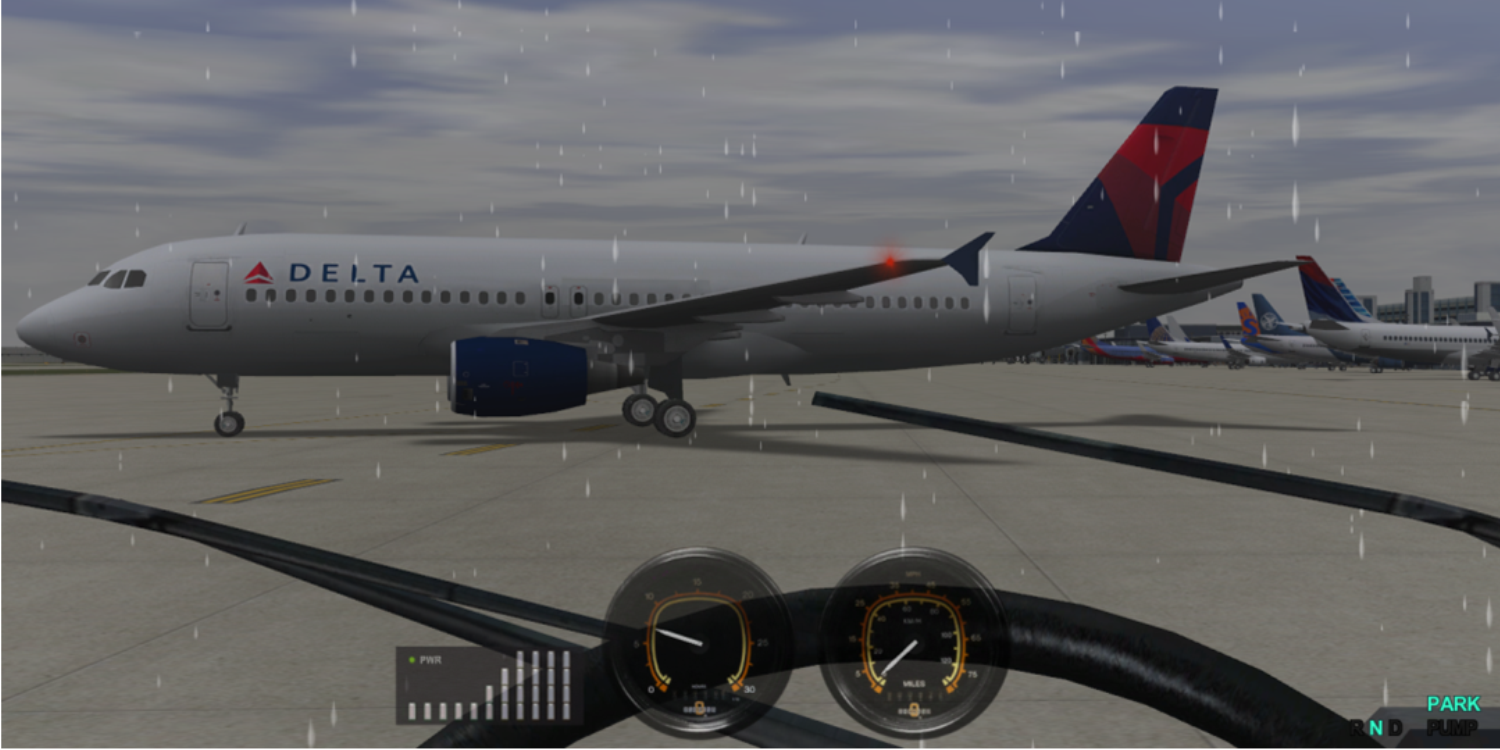Click the red anti-collision beacon on the aircraft
The image size is (1500, 750).
pos(888,262)
